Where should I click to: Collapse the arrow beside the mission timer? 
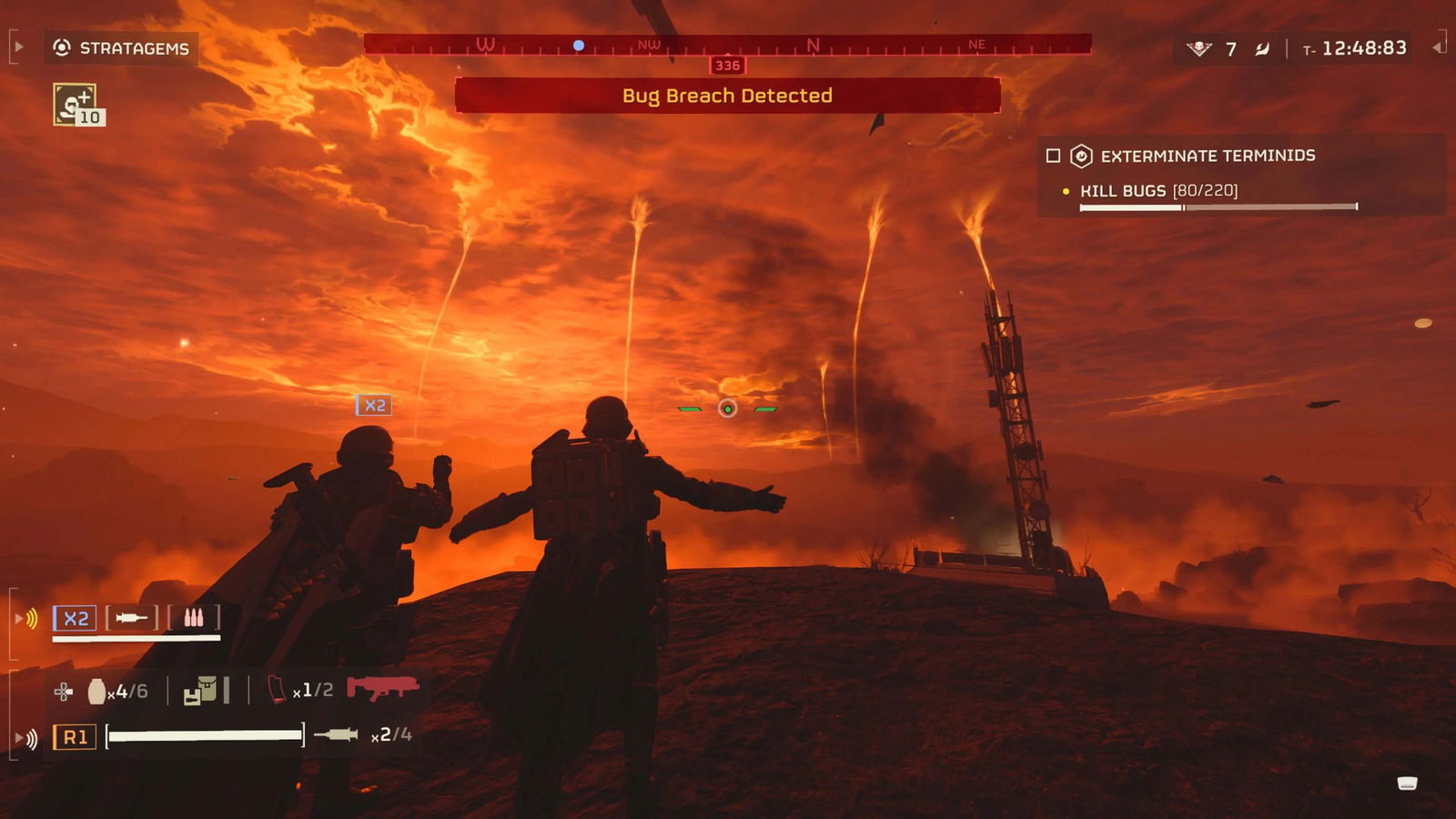click(1438, 47)
